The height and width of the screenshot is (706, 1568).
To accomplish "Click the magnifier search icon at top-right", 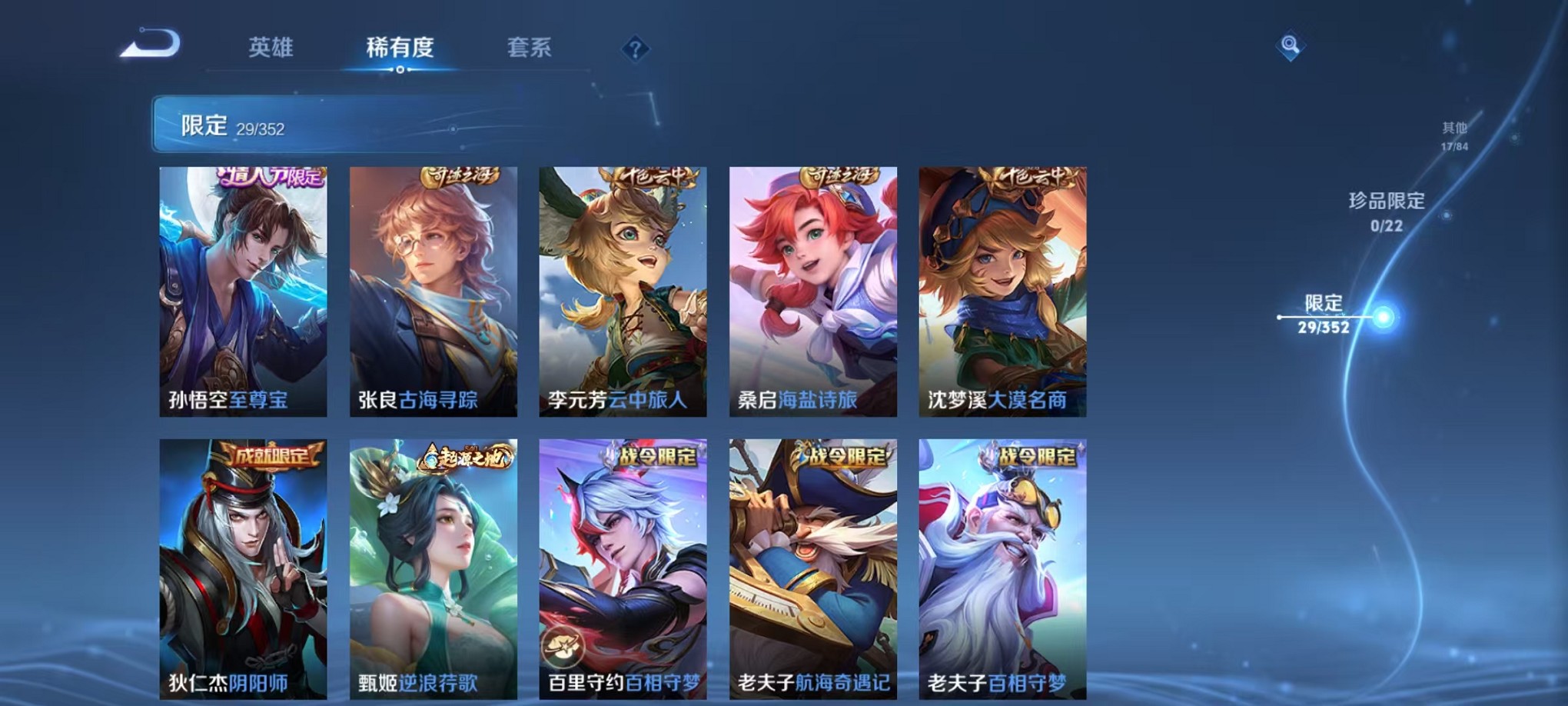I will (1291, 46).
